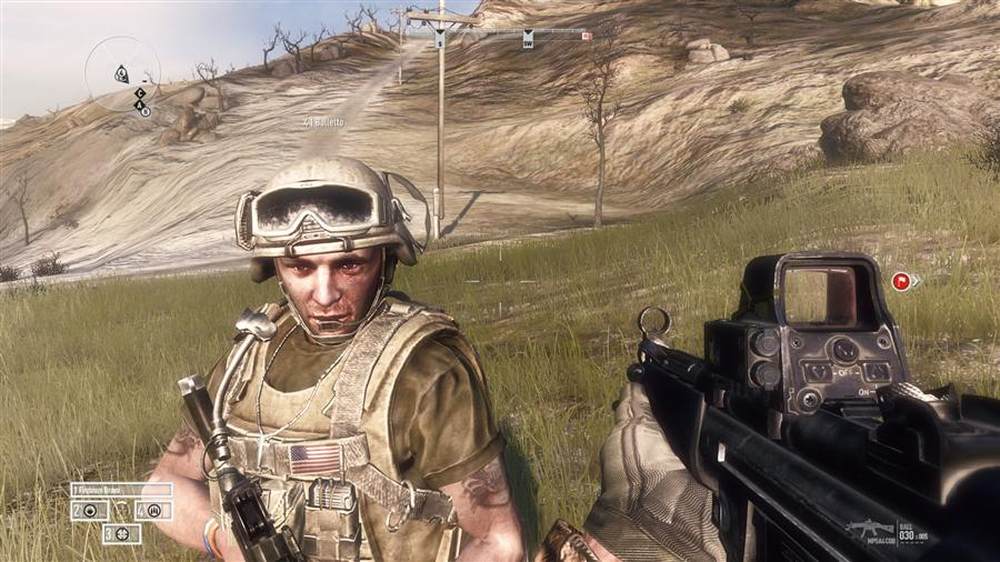Choose squad slot 2 with the solid dot icon
The height and width of the screenshot is (562, 1000).
[x=89, y=511]
